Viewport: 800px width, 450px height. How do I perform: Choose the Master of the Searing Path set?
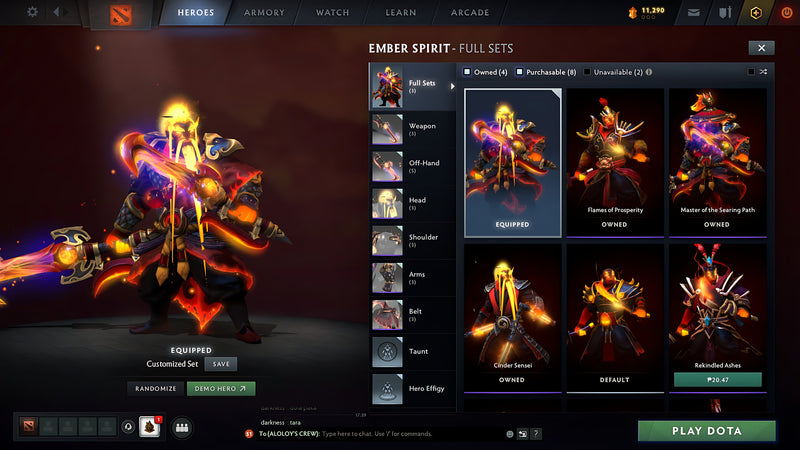tap(716, 161)
